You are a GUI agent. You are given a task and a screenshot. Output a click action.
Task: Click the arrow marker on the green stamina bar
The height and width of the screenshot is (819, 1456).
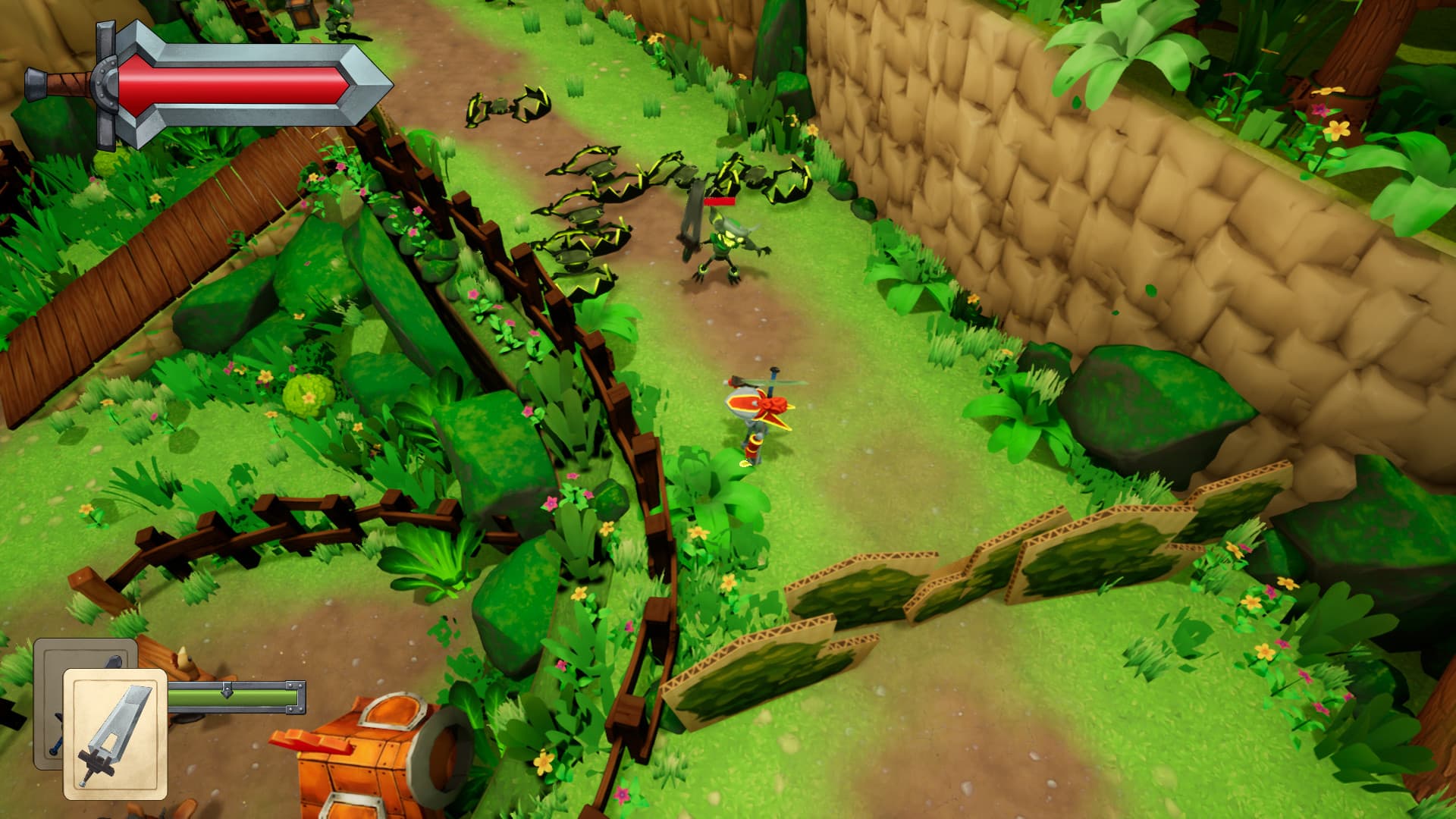226,694
